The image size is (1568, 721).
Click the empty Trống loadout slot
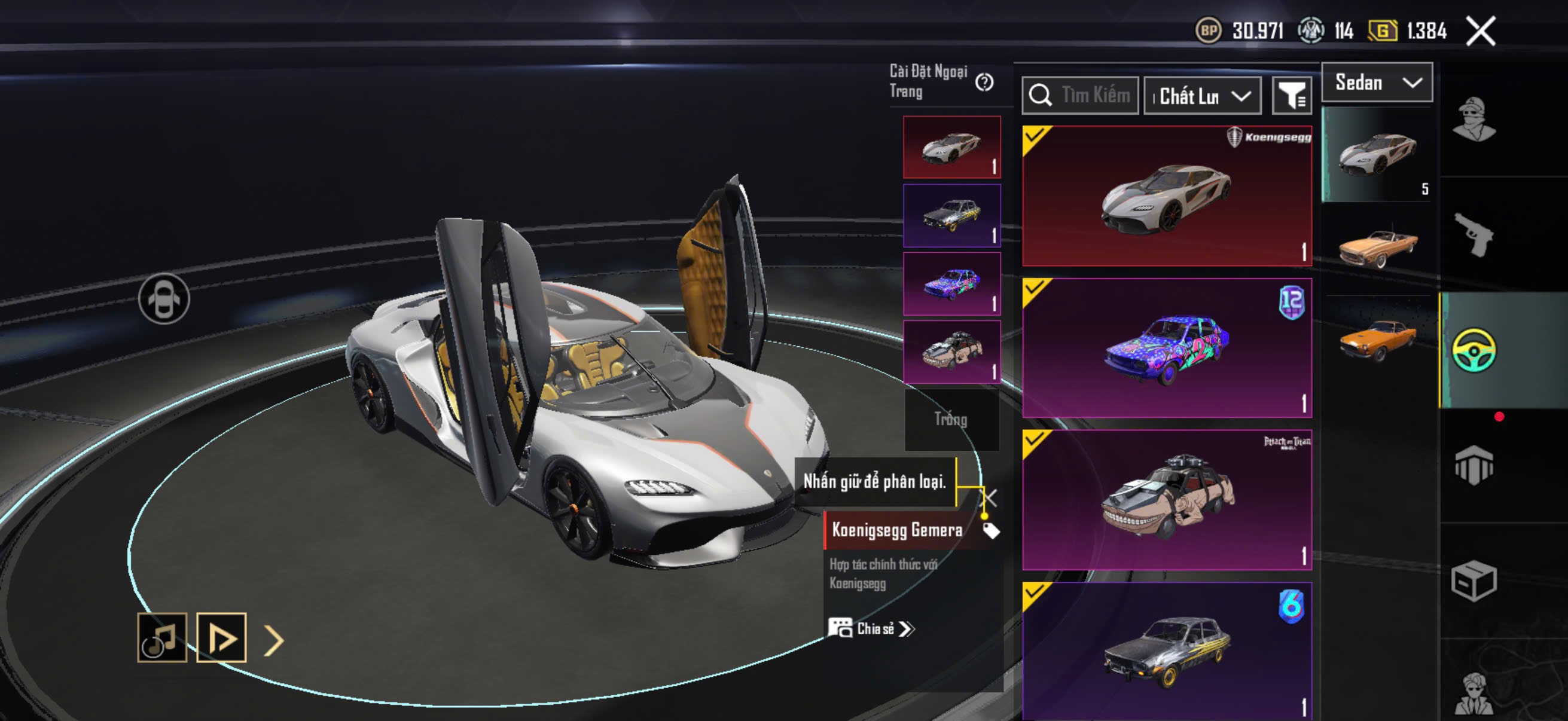point(951,419)
